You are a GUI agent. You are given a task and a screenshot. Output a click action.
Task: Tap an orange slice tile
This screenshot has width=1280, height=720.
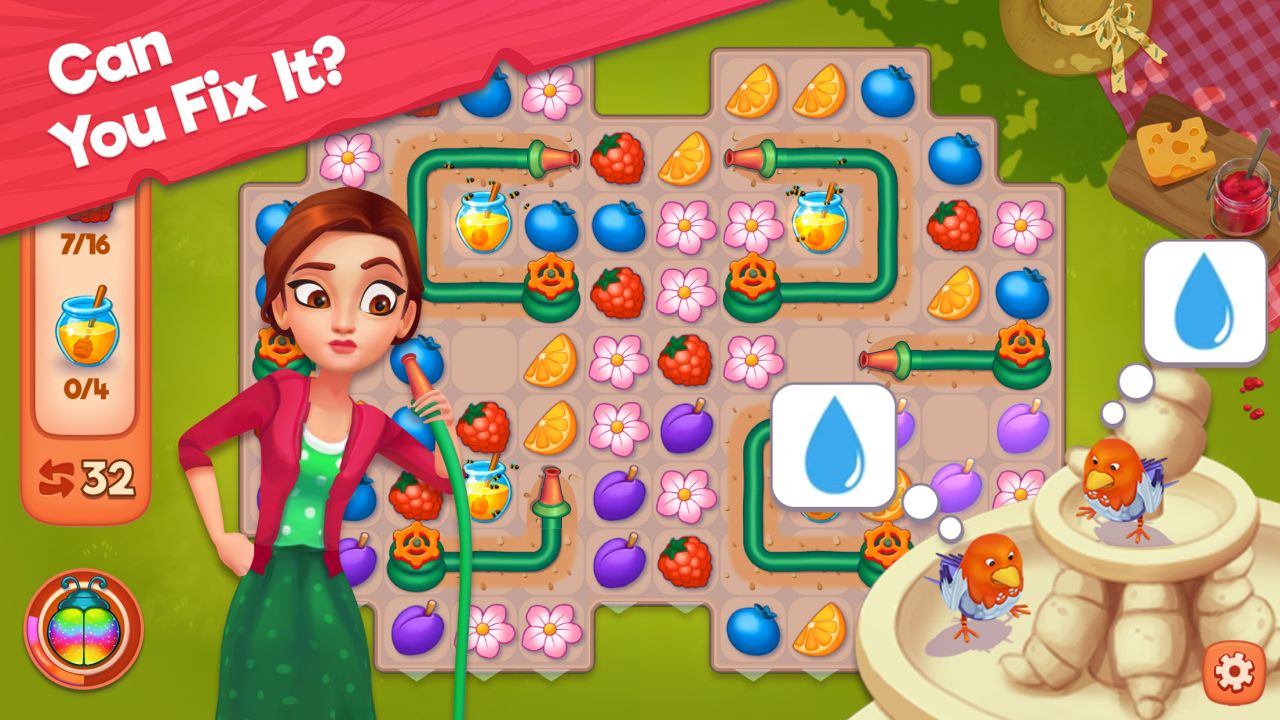click(750, 92)
